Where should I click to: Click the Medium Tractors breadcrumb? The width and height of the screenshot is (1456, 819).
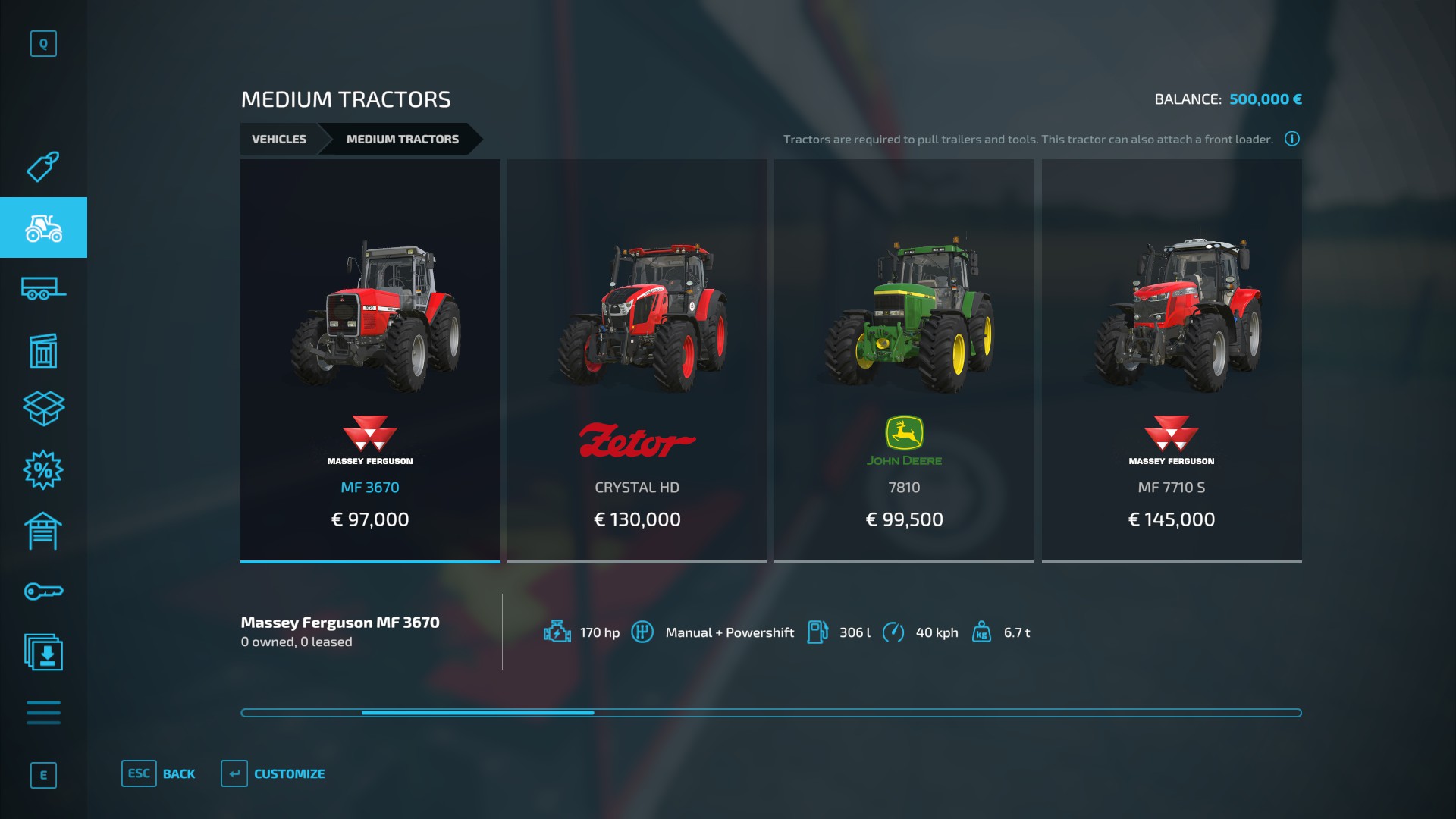(x=402, y=139)
